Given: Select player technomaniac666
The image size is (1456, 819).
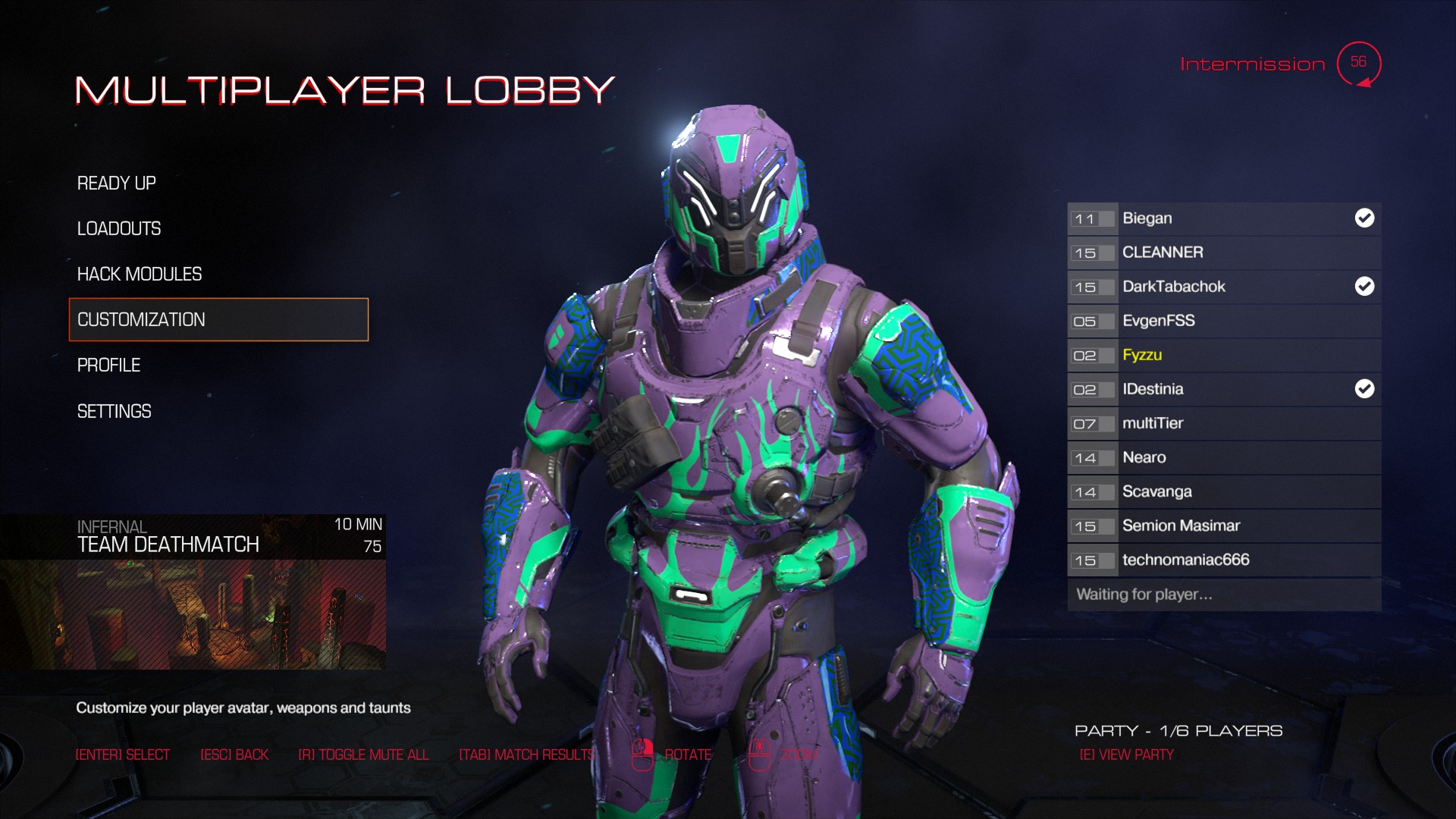Looking at the screenshot, I should pos(1223,560).
